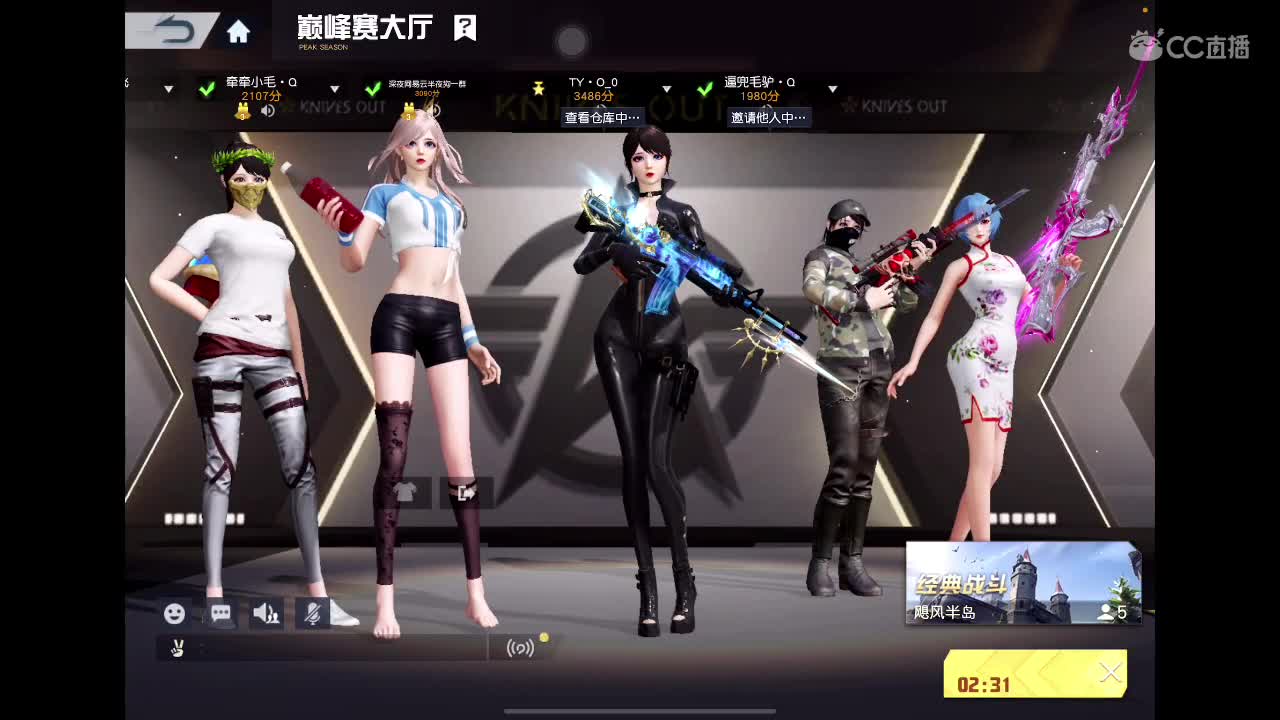
Task: Open the emoji expression panel
Action: (175, 614)
